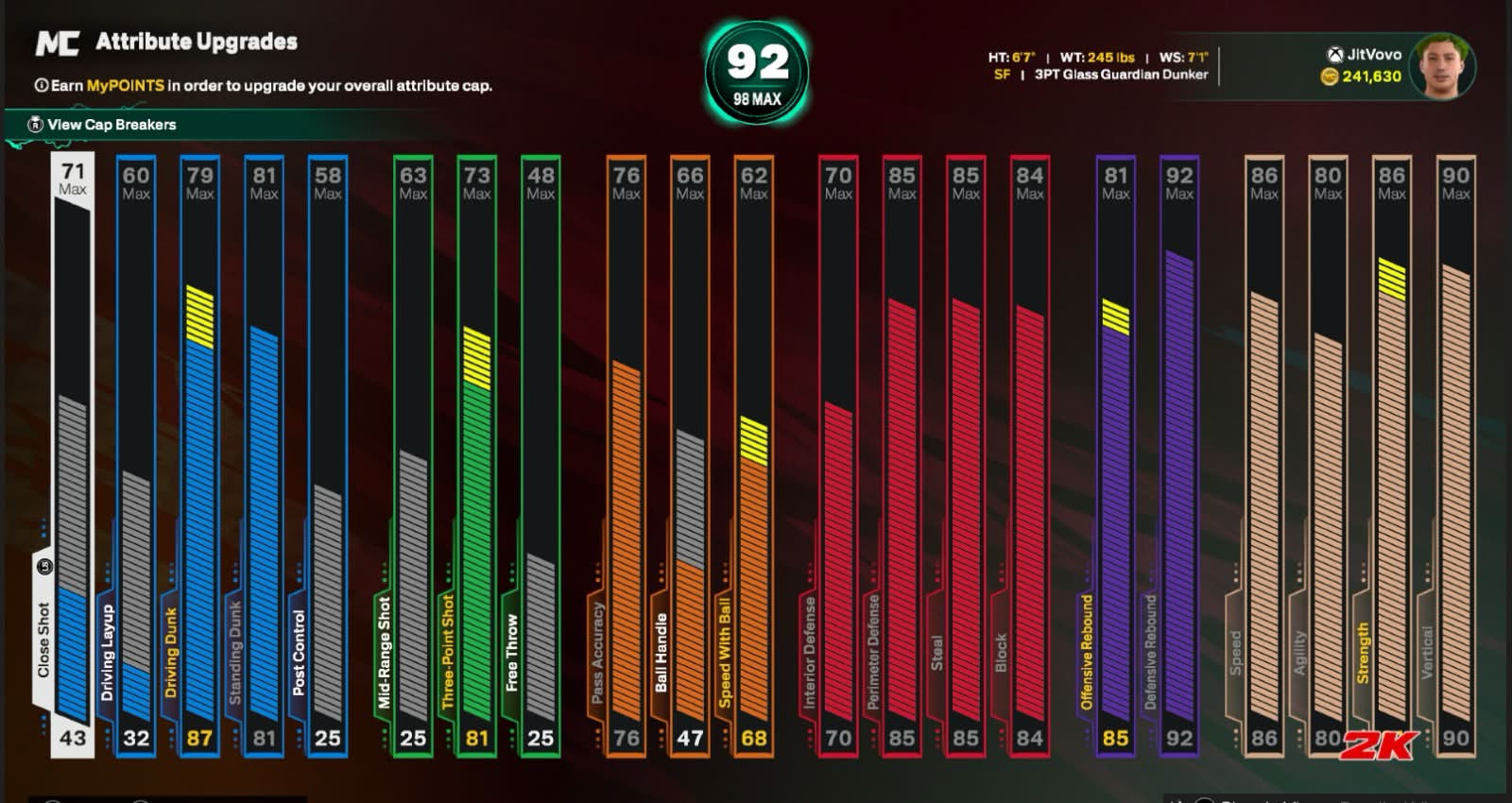Pick the Free Throw attribute bar
This screenshot has height=803, width=1512.
click(541, 453)
